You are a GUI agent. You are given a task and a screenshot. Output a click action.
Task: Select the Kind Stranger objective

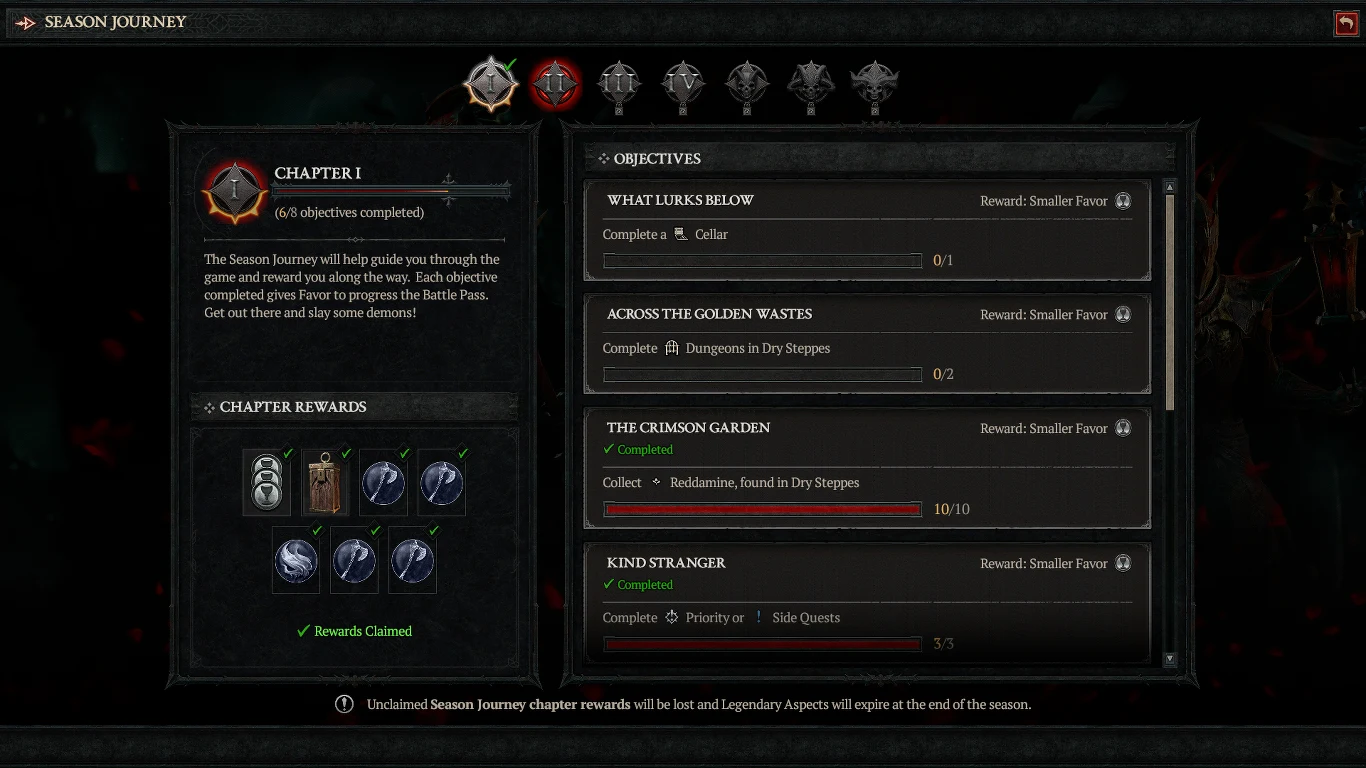point(866,600)
